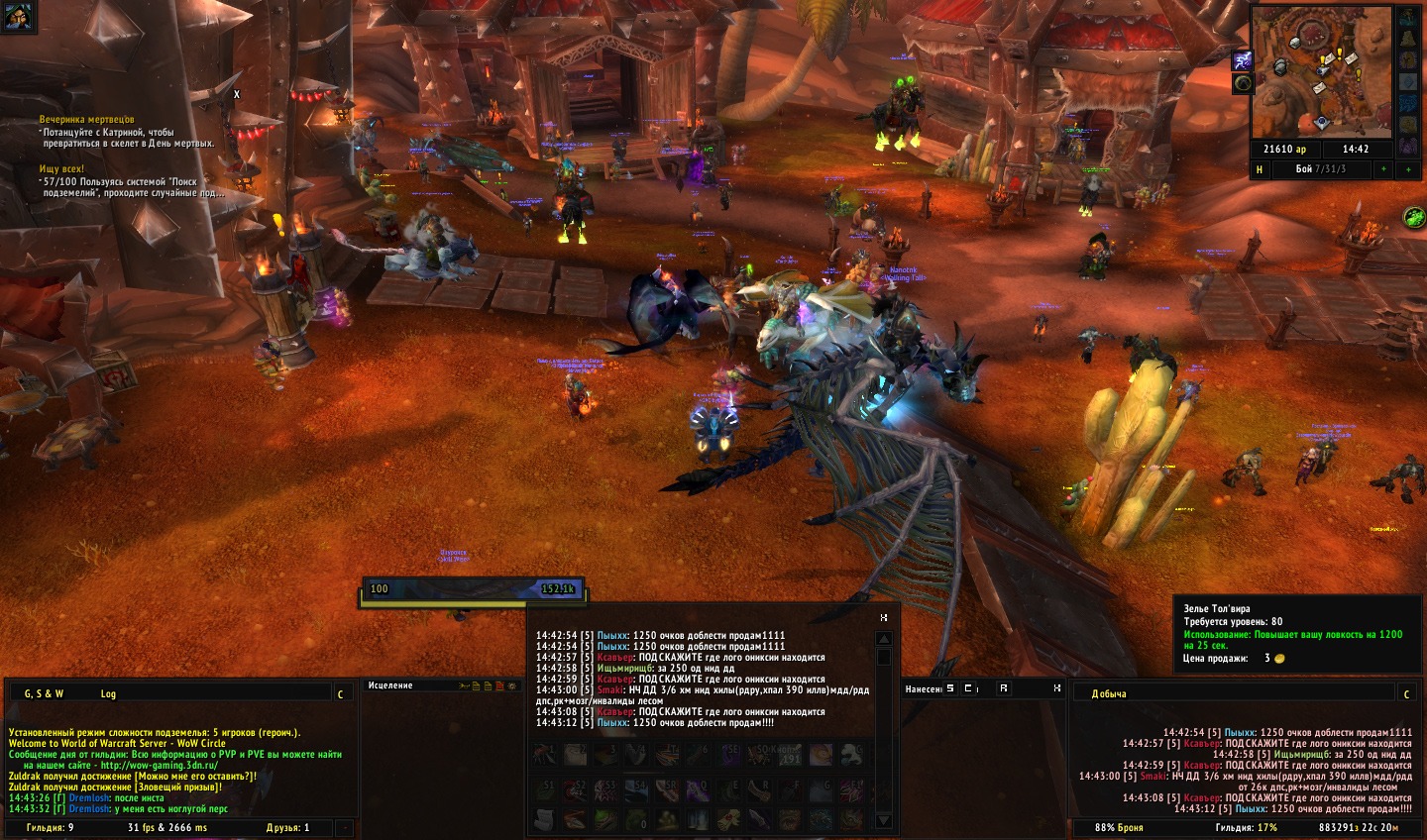The width and height of the screenshot is (1427, 840).
Task: Close the floating chat window
Action: (884, 617)
